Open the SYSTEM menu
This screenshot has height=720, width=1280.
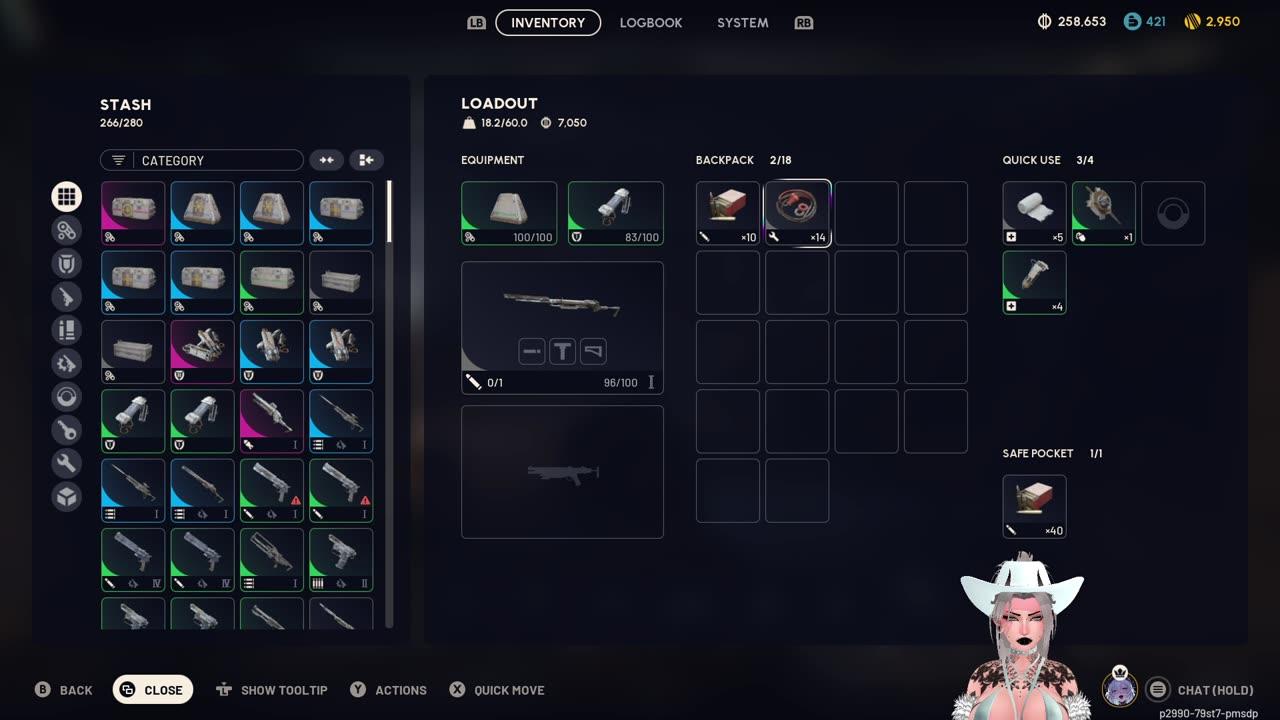(742, 22)
